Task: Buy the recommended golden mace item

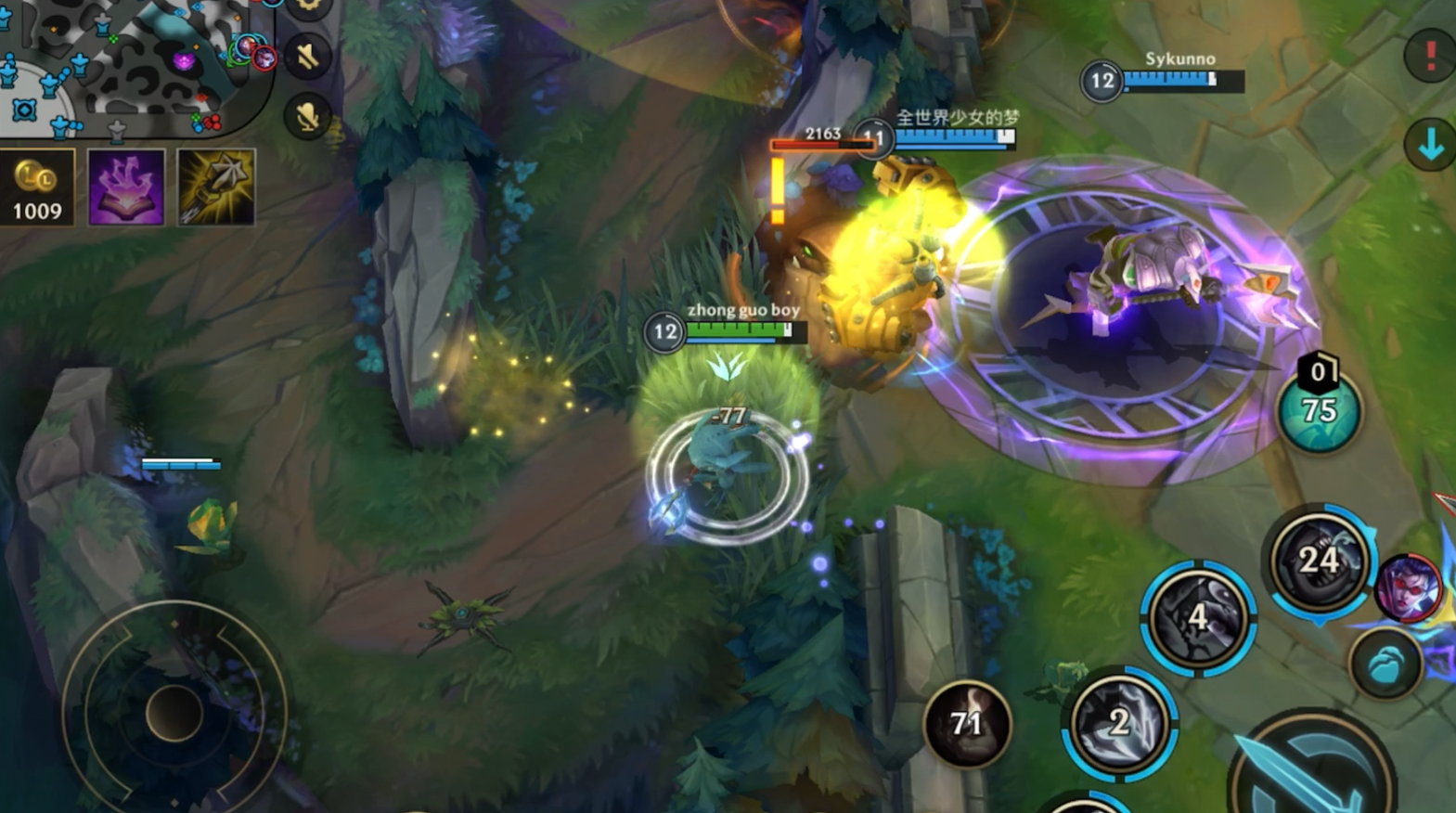Action: point(215,187)
